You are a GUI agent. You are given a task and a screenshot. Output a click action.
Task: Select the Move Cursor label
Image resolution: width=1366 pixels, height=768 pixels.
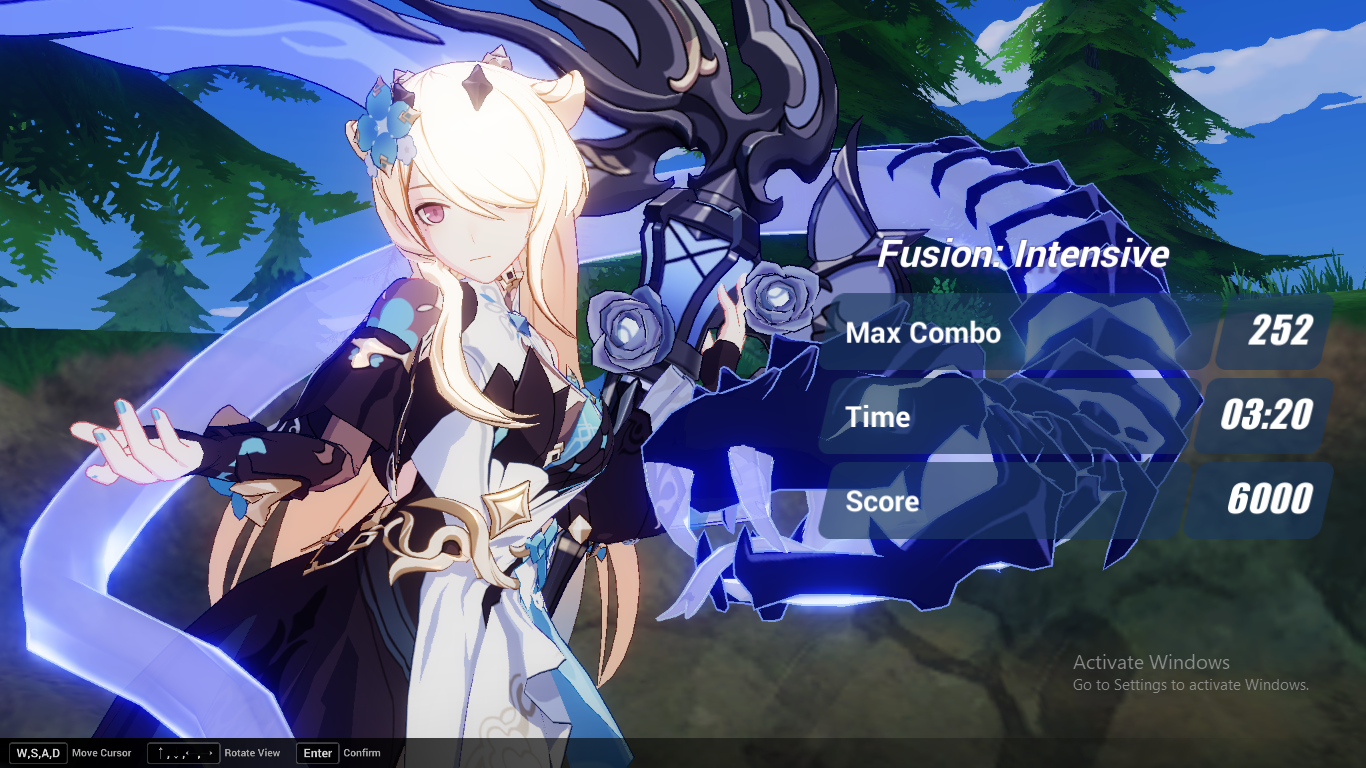coord(103,753)
